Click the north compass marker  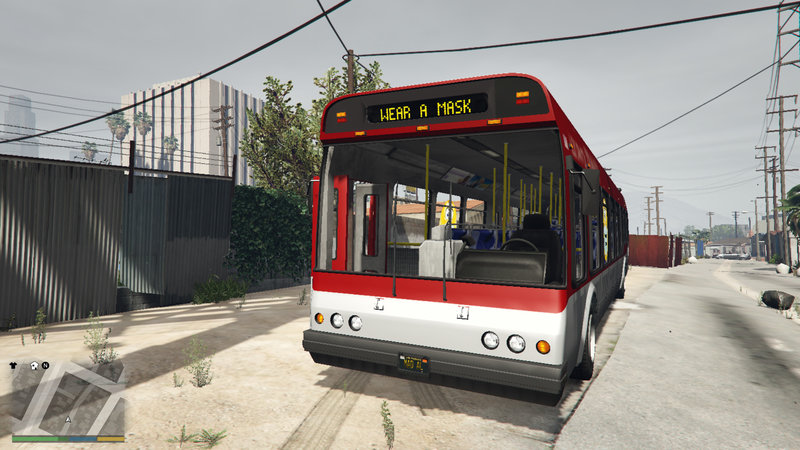45,366
